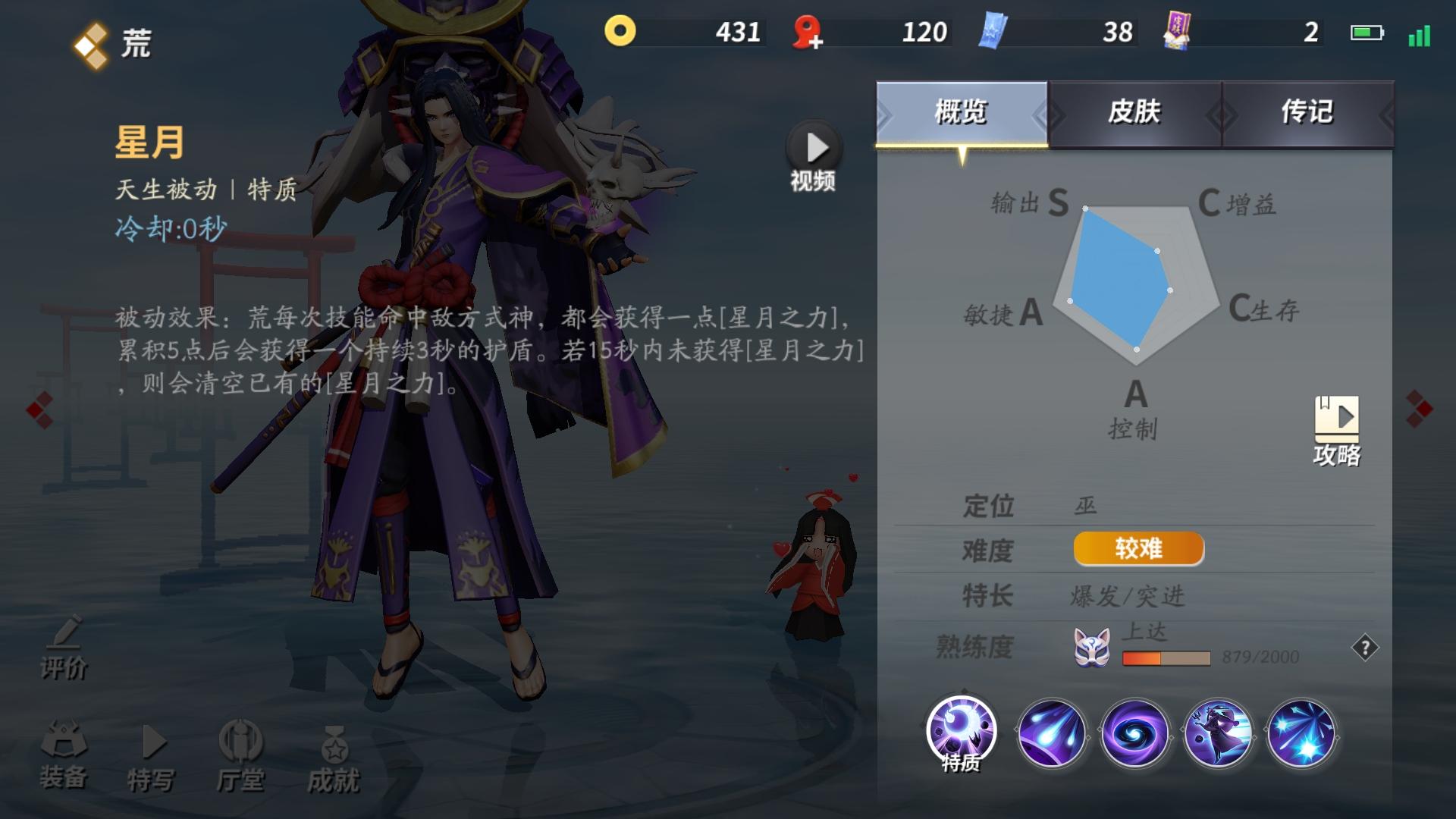Switch to the 皮肤 skins tab
Viewport: 1456px width, 819px height.
[1134, 112]
